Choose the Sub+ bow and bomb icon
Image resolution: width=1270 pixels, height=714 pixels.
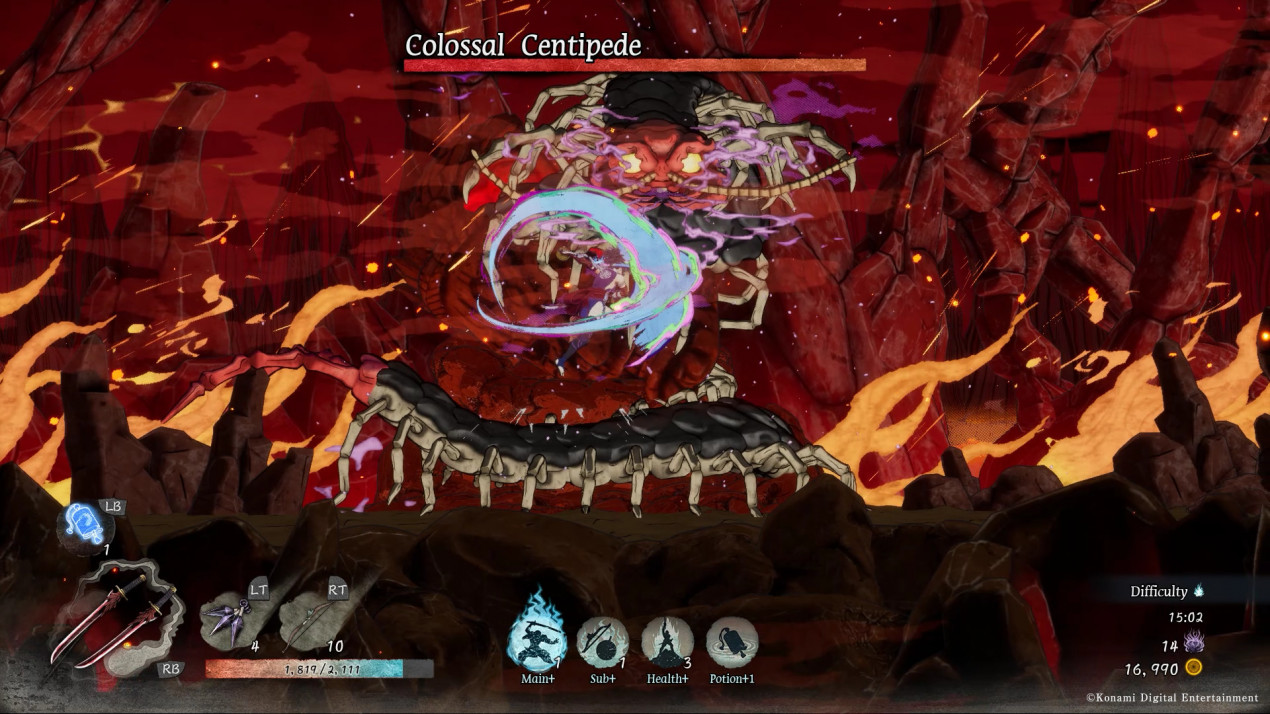tap(602, 642)
